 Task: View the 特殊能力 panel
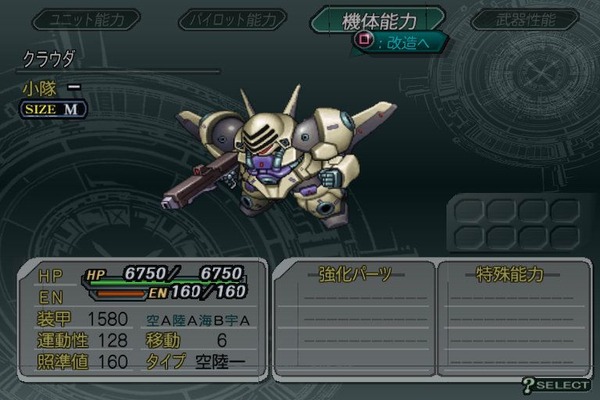[510, 273]
